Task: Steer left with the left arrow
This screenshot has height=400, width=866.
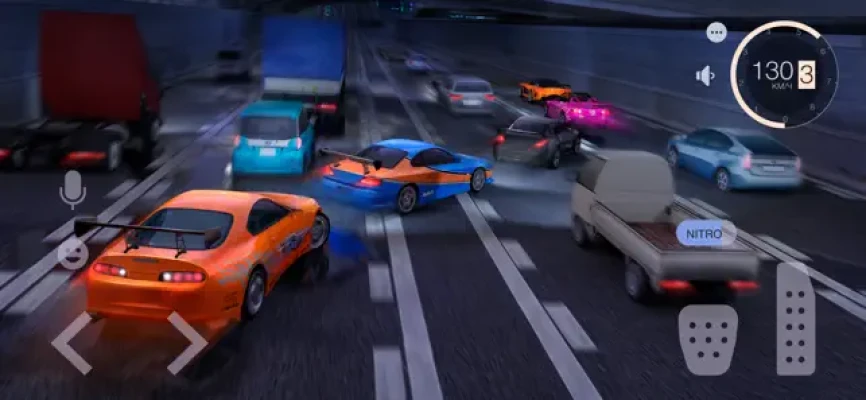Action: pyautogui.click(x=71, y=342)
